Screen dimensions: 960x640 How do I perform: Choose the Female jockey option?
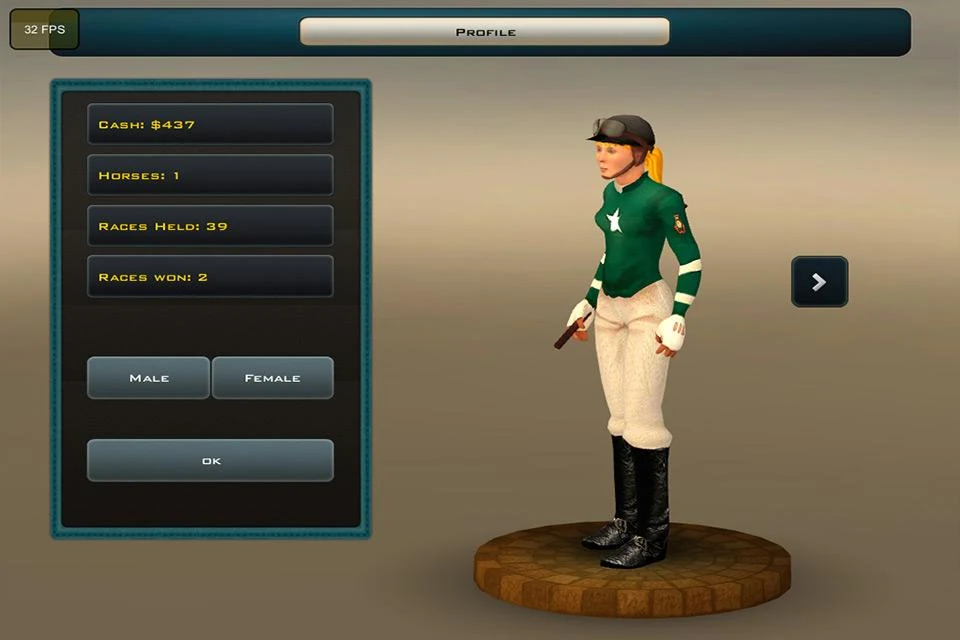[x=272, y=378]
